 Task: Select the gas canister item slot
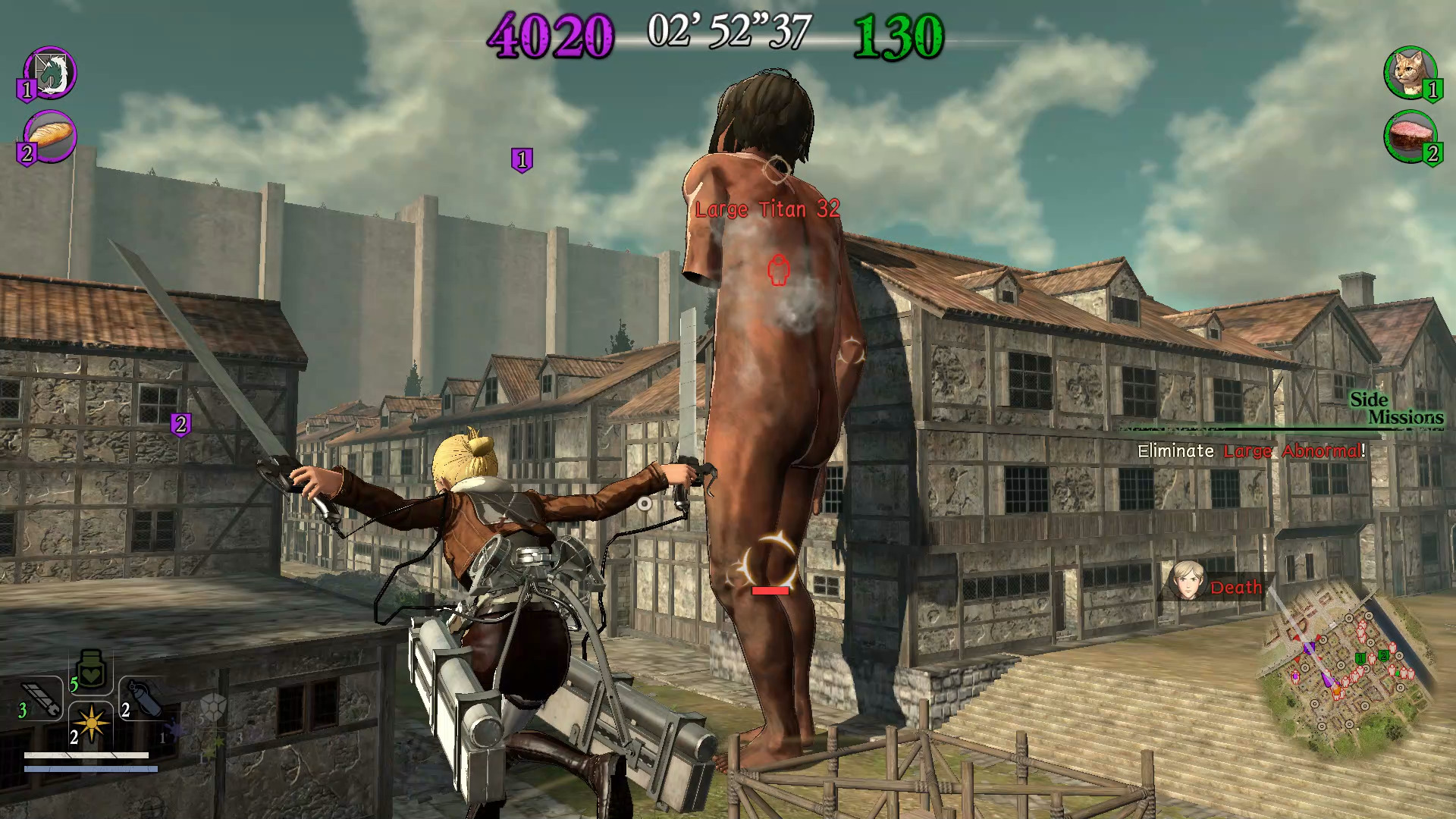144,698
